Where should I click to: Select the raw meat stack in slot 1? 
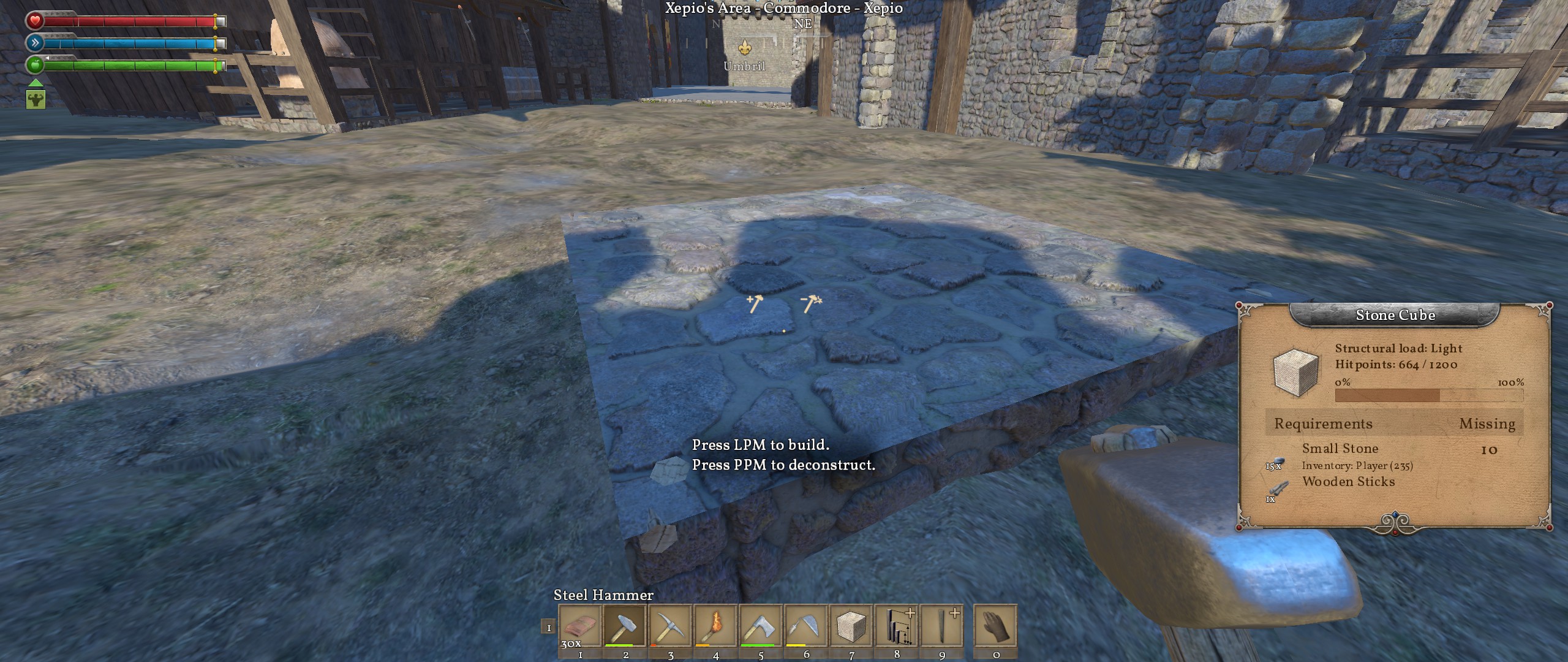pos(579,626)
